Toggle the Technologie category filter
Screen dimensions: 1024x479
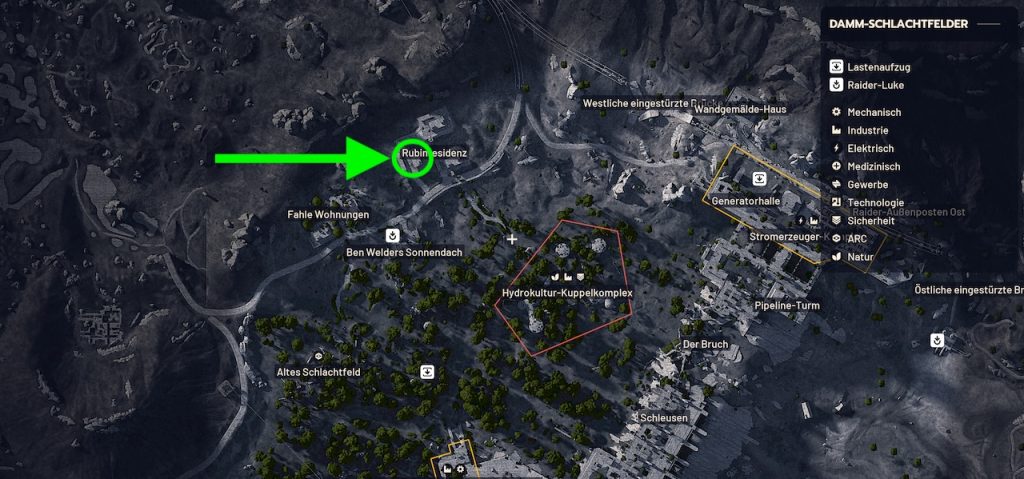pyautogui.click(x=874, y=203)
